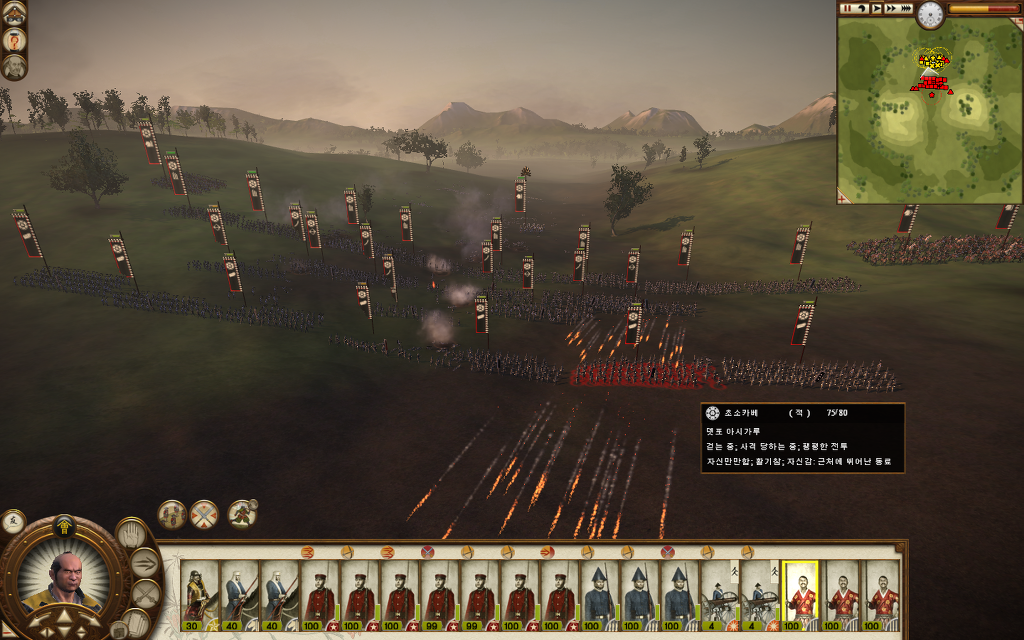Switch to double fast-forward speed
Screen dimensions: 1024x640
point(891,8)
